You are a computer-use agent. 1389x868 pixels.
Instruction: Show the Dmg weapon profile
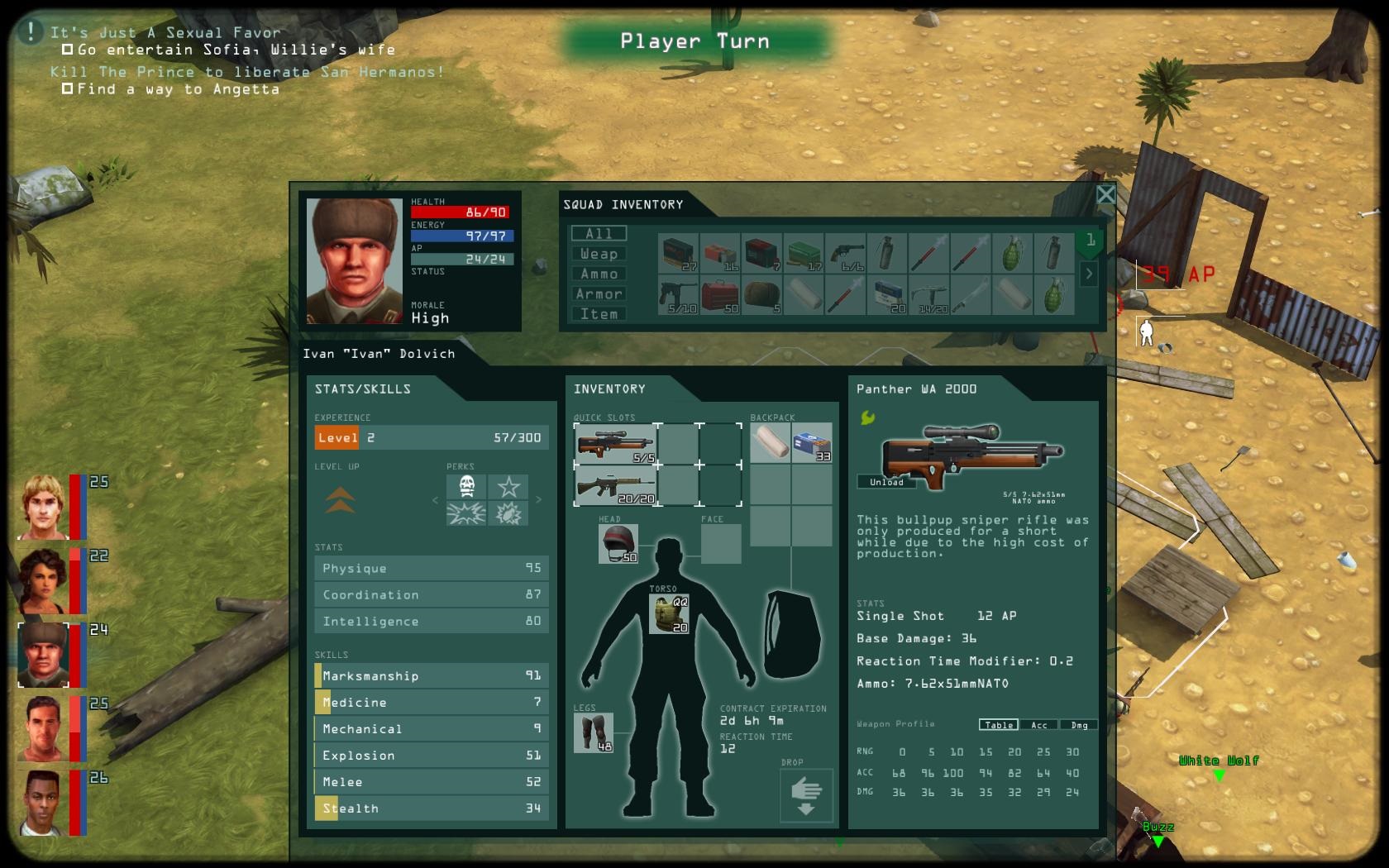1079,725
